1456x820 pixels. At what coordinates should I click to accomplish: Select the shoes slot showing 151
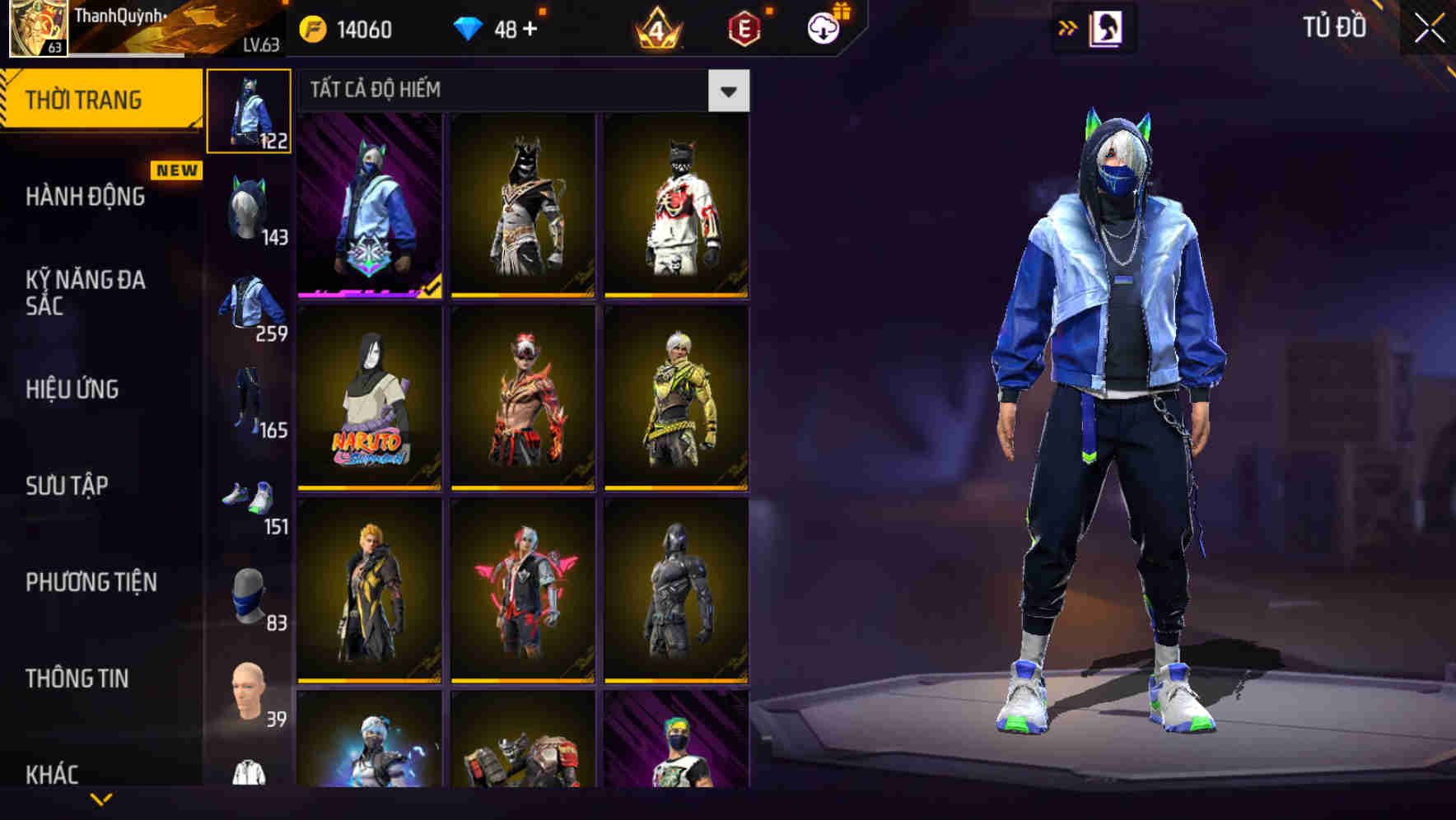pyautogui.click(x=249, y=494)
